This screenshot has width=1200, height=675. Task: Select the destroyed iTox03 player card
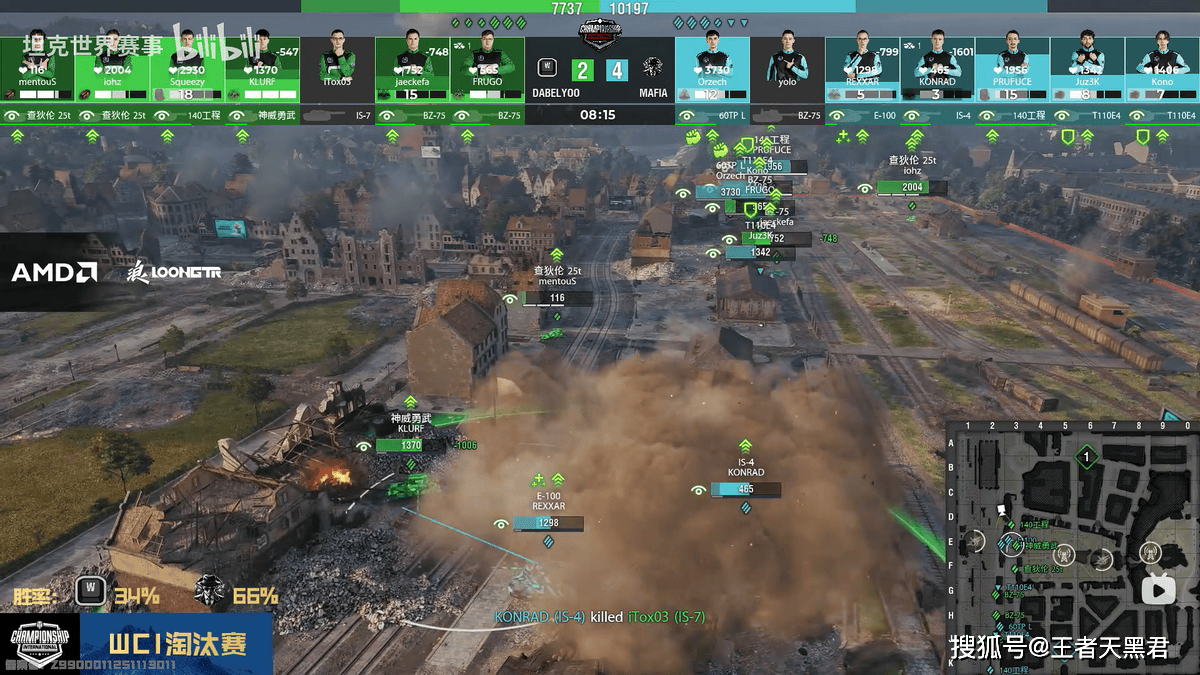click(x=337, y=68)
